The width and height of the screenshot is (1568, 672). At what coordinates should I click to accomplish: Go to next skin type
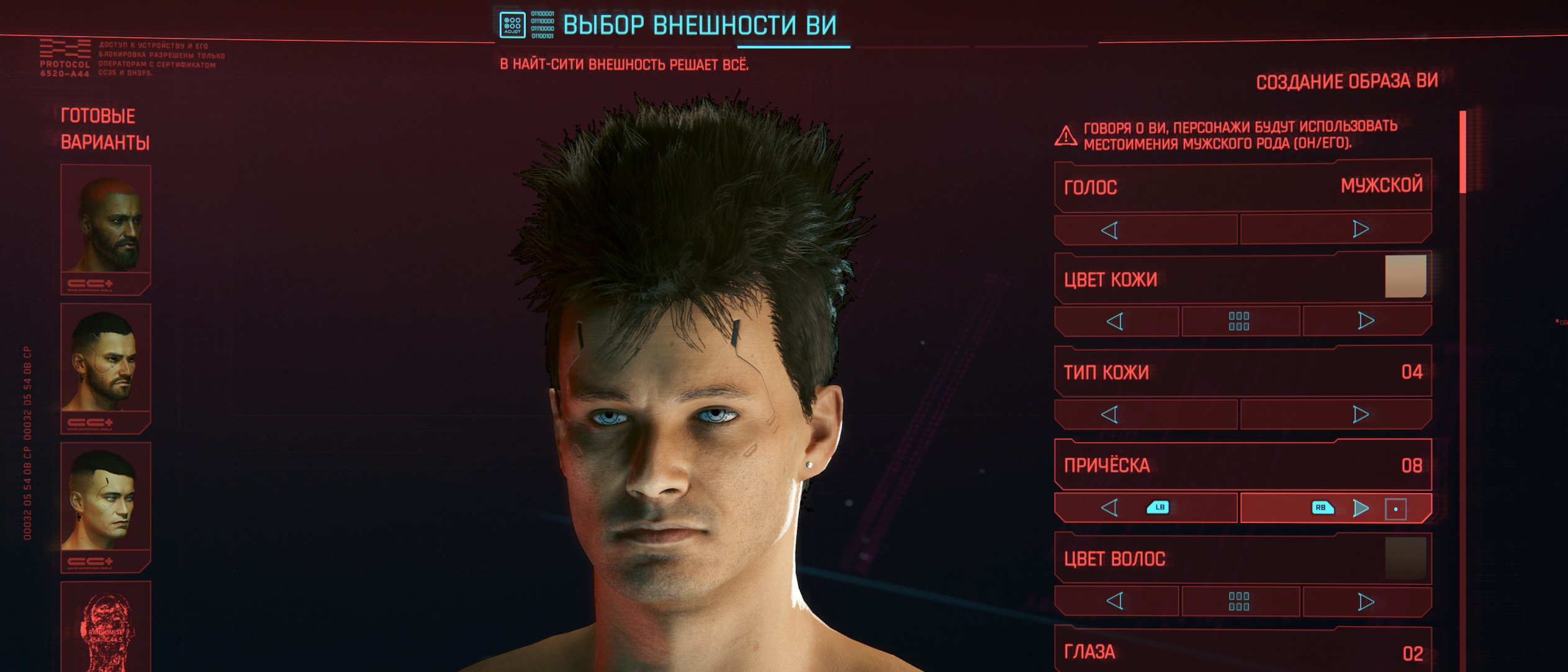point(1360,414)
